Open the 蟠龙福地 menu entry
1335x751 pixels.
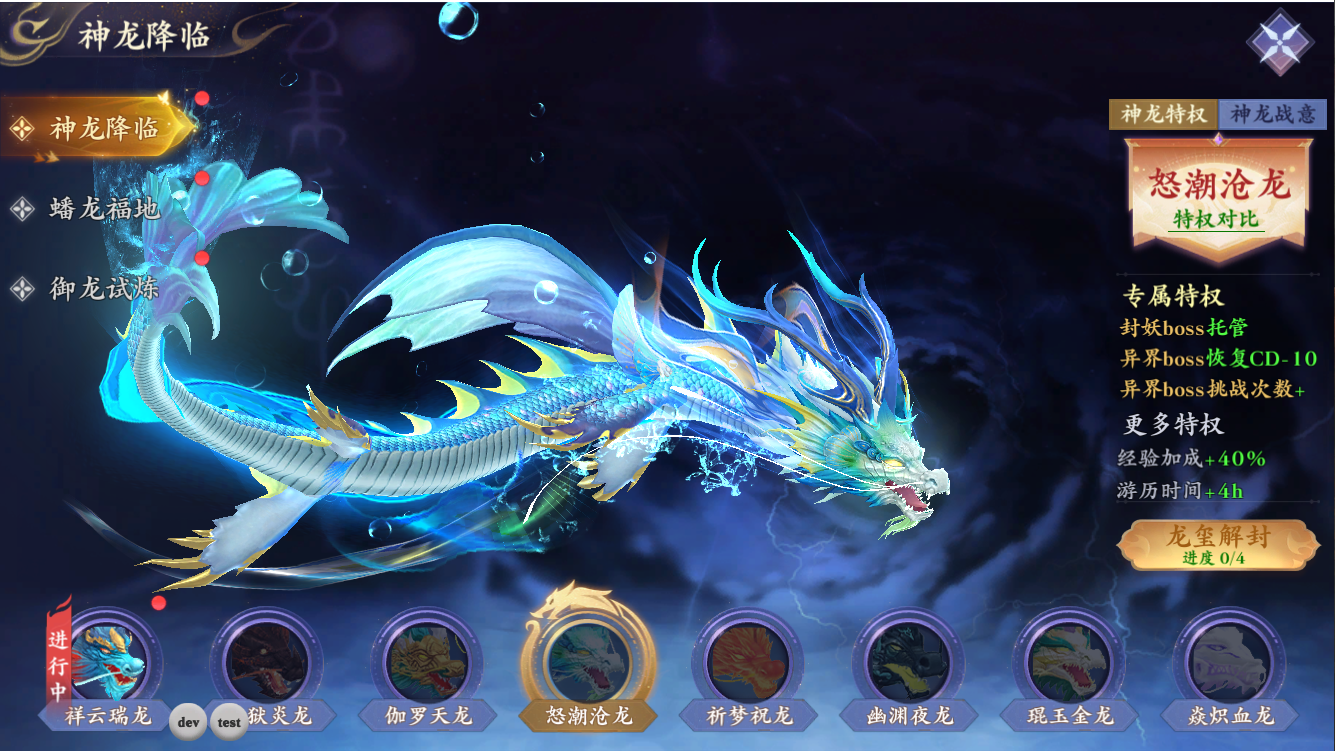click(102, 209)
